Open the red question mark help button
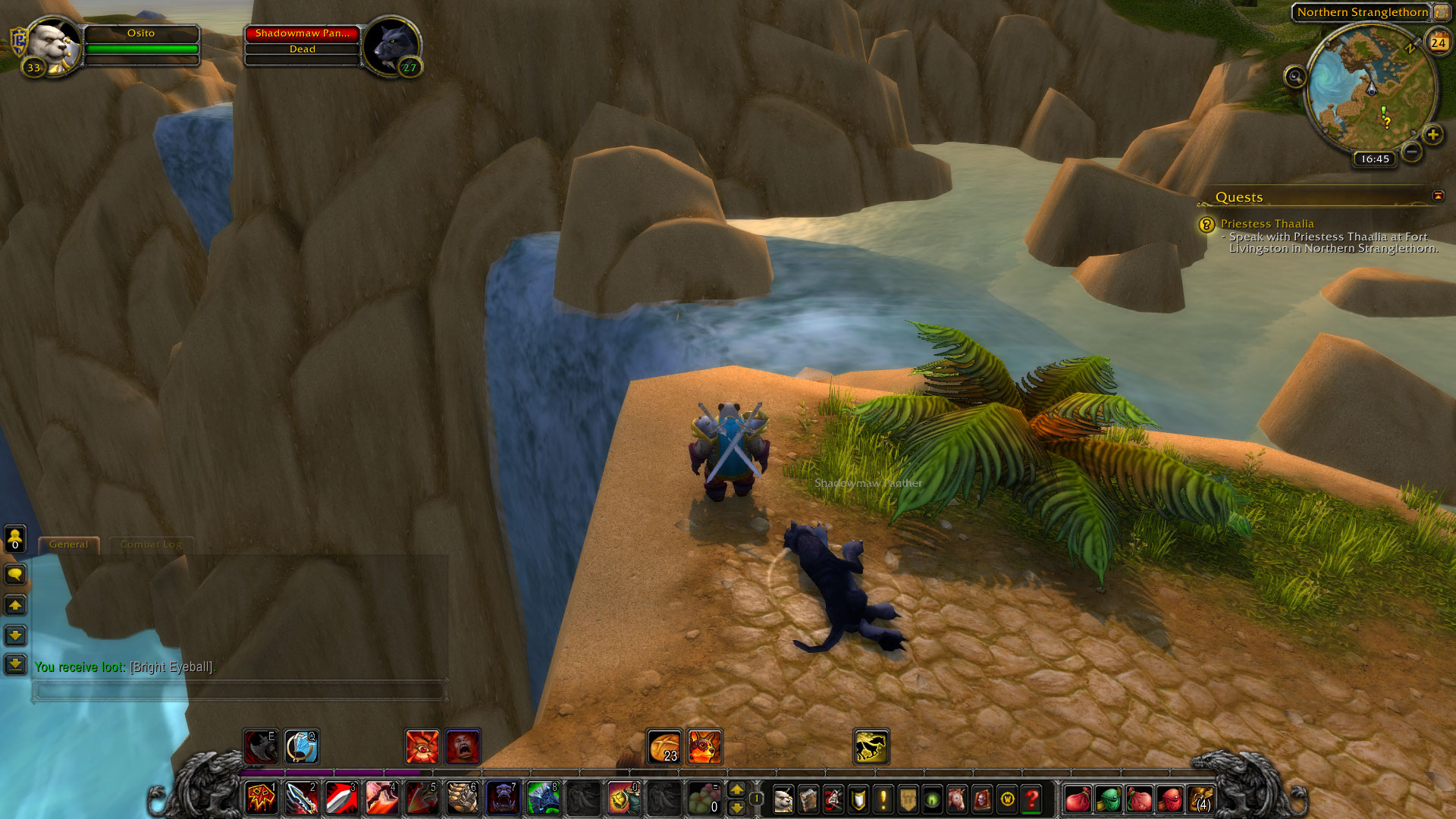The image size is (1456, 819). tap(1031, 799)
